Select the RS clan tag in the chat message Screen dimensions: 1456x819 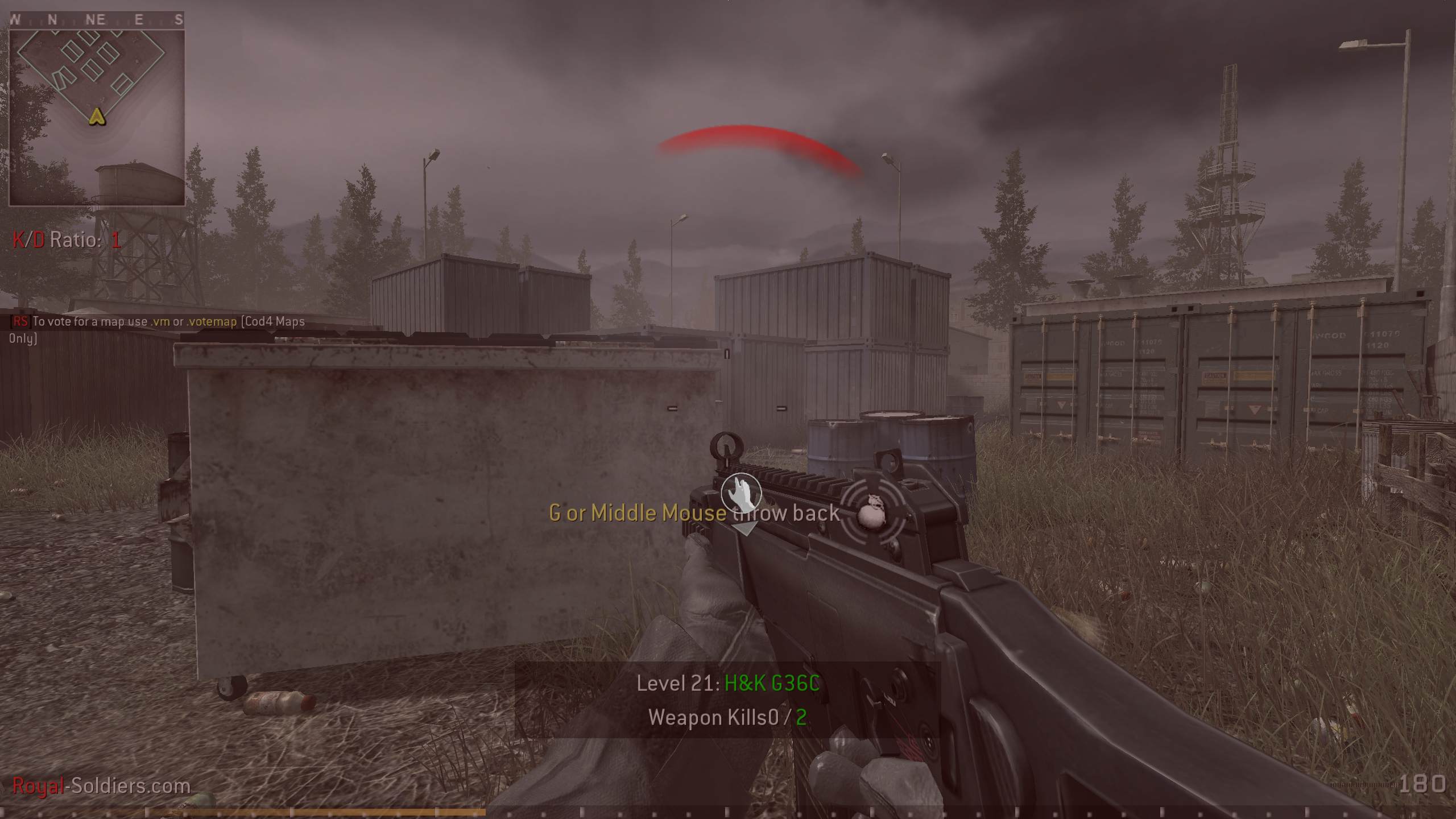pyautogui.click(x=19, y=321)
